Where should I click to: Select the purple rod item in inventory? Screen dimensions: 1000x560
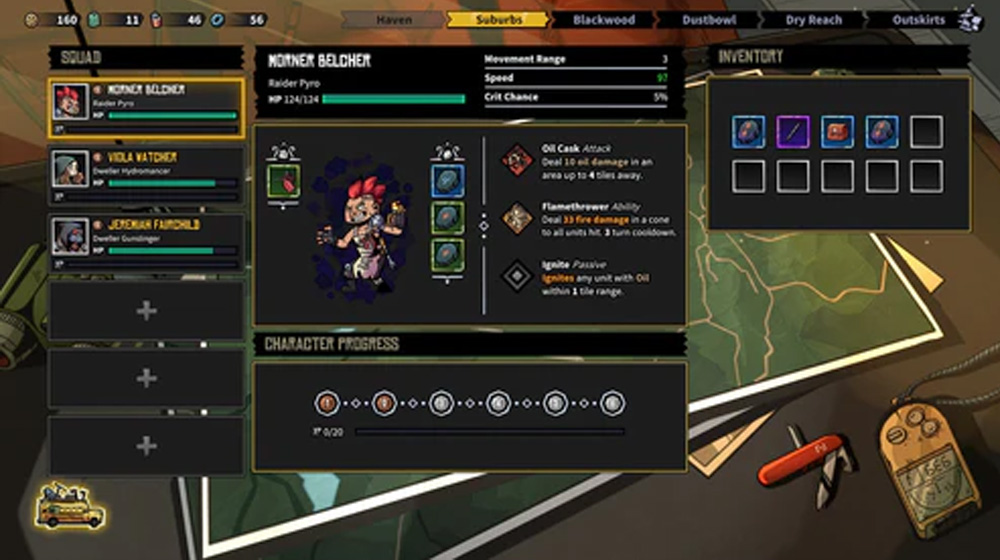pos(792,132)
